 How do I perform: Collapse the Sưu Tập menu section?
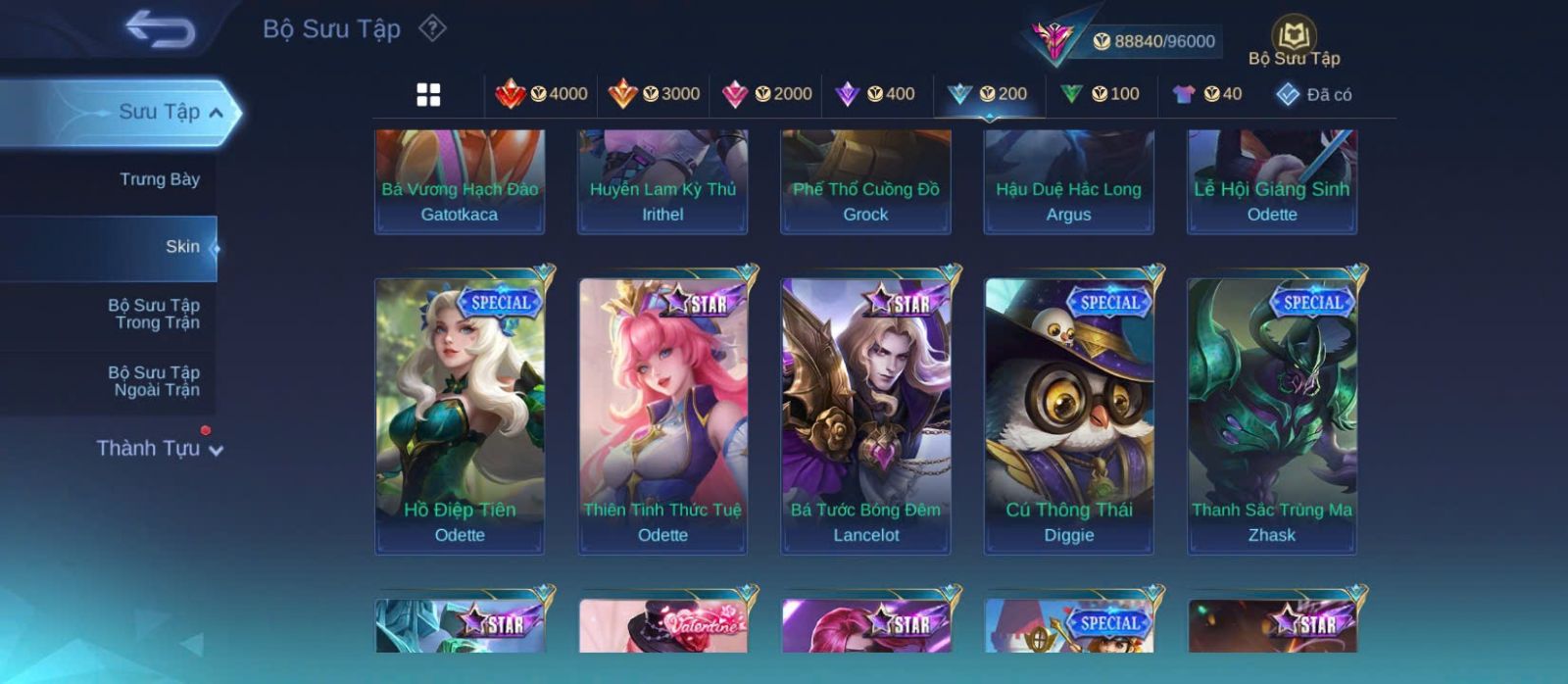216,113
